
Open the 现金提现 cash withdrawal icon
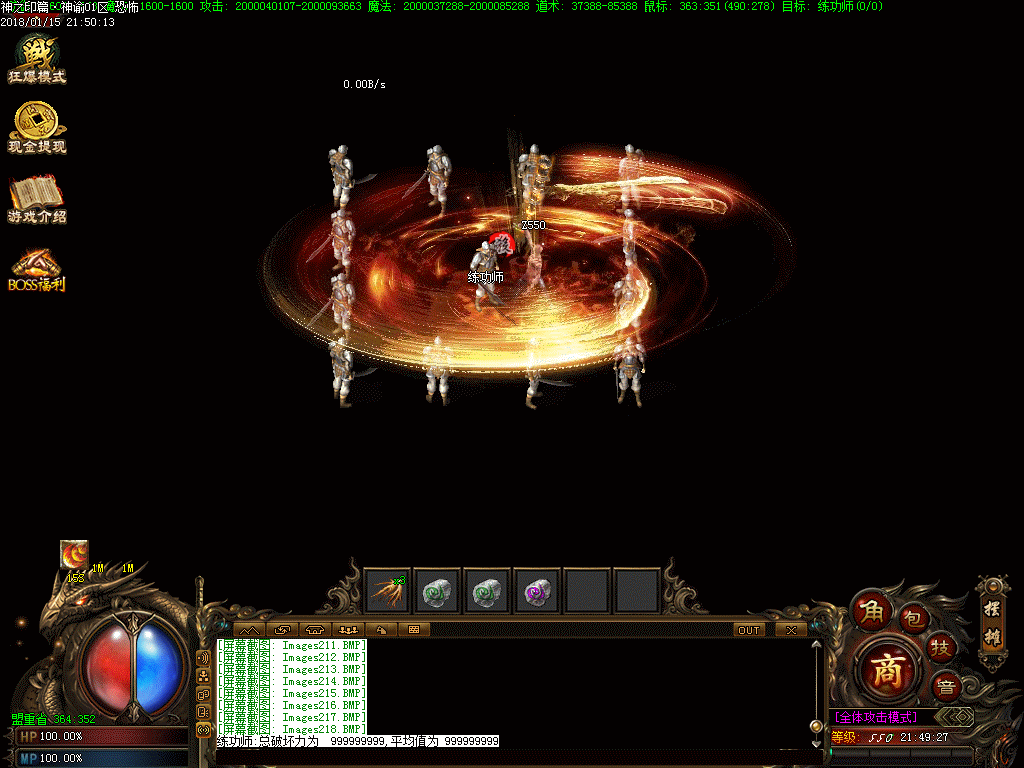[37, 128]
